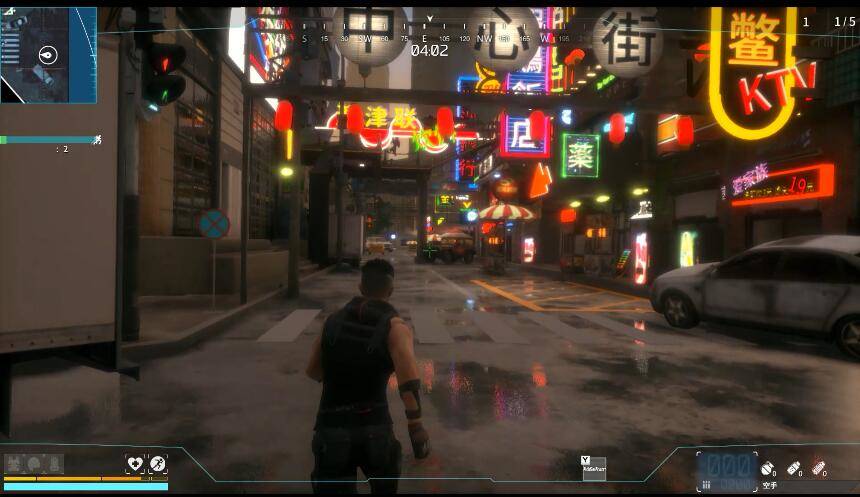This screenshot has height=497, width=860.
Task: Select the Adrenaline item box
Action: [594, 467]
